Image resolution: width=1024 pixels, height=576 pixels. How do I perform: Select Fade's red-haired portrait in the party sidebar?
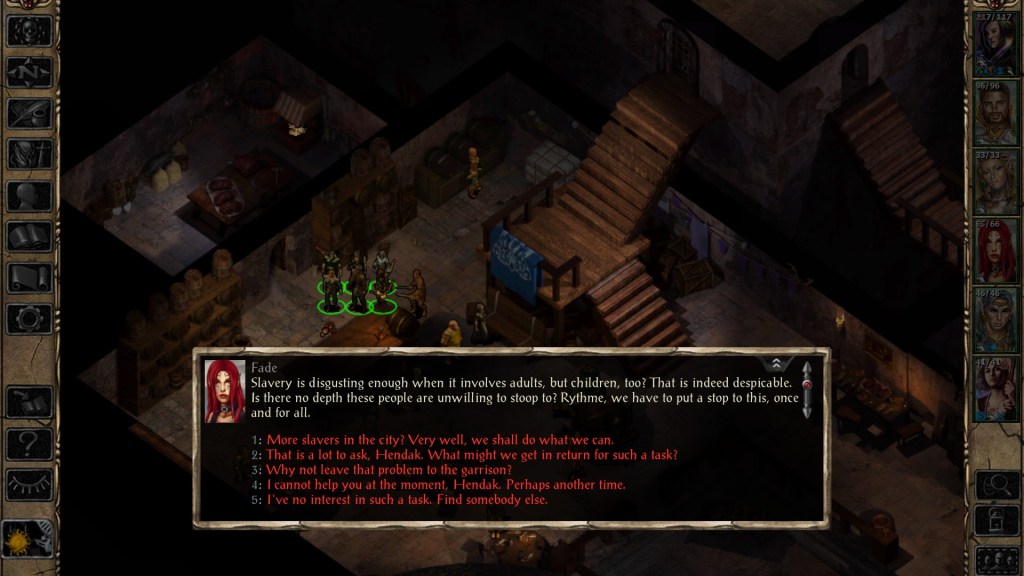click(x=996, y=252)
